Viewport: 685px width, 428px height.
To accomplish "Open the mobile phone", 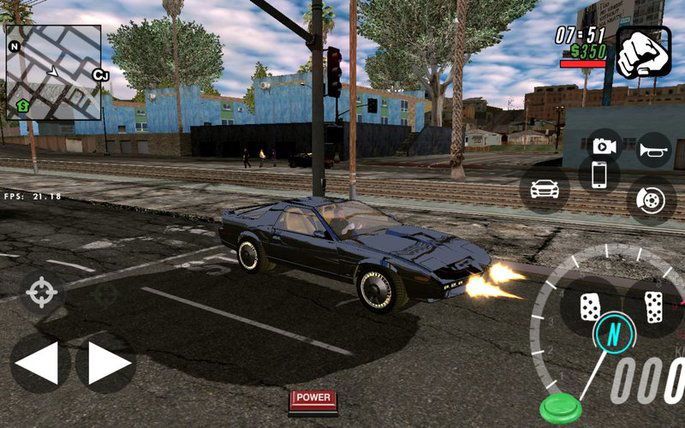I will coord(599,174).
